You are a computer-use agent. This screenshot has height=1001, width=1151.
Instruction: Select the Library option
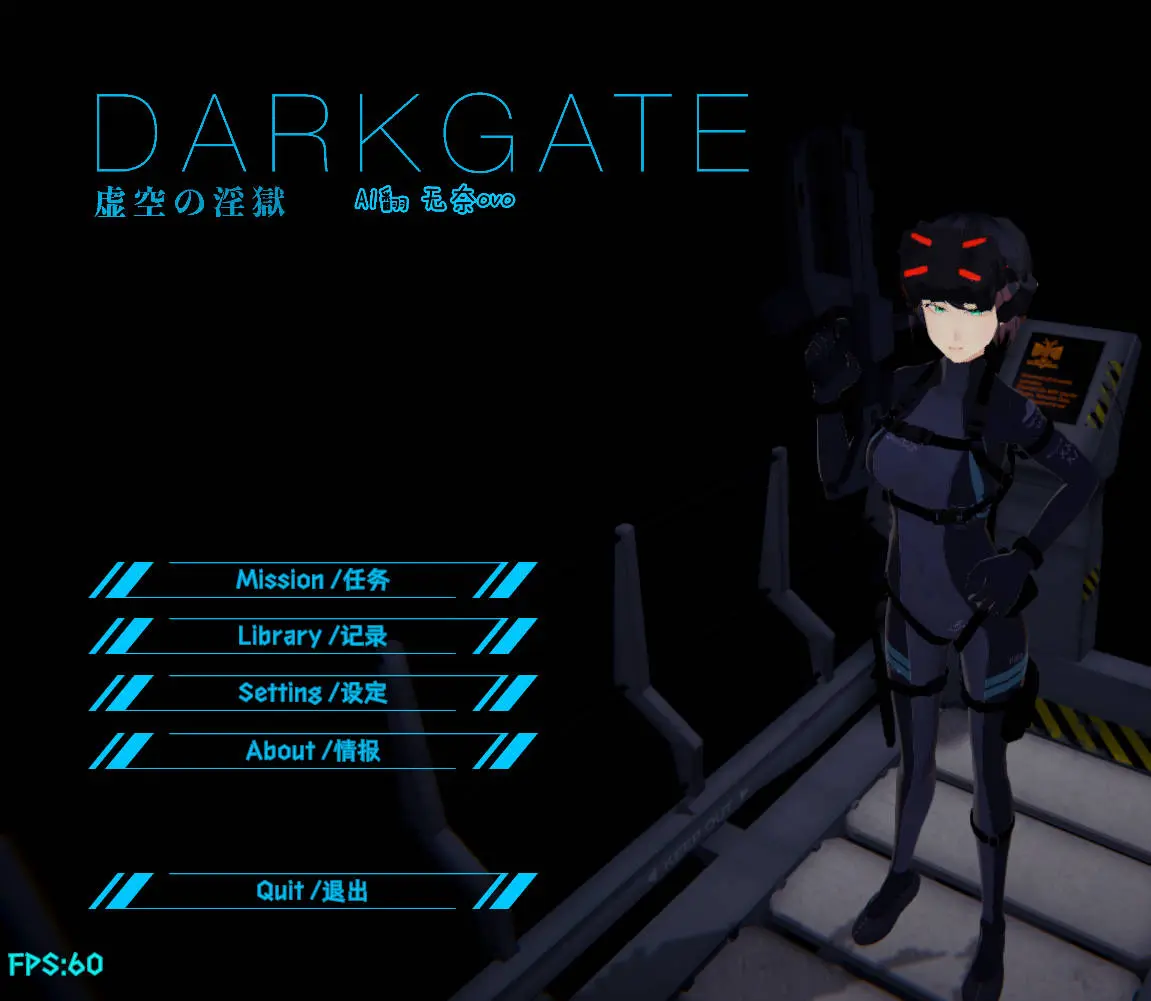[313, 636]
